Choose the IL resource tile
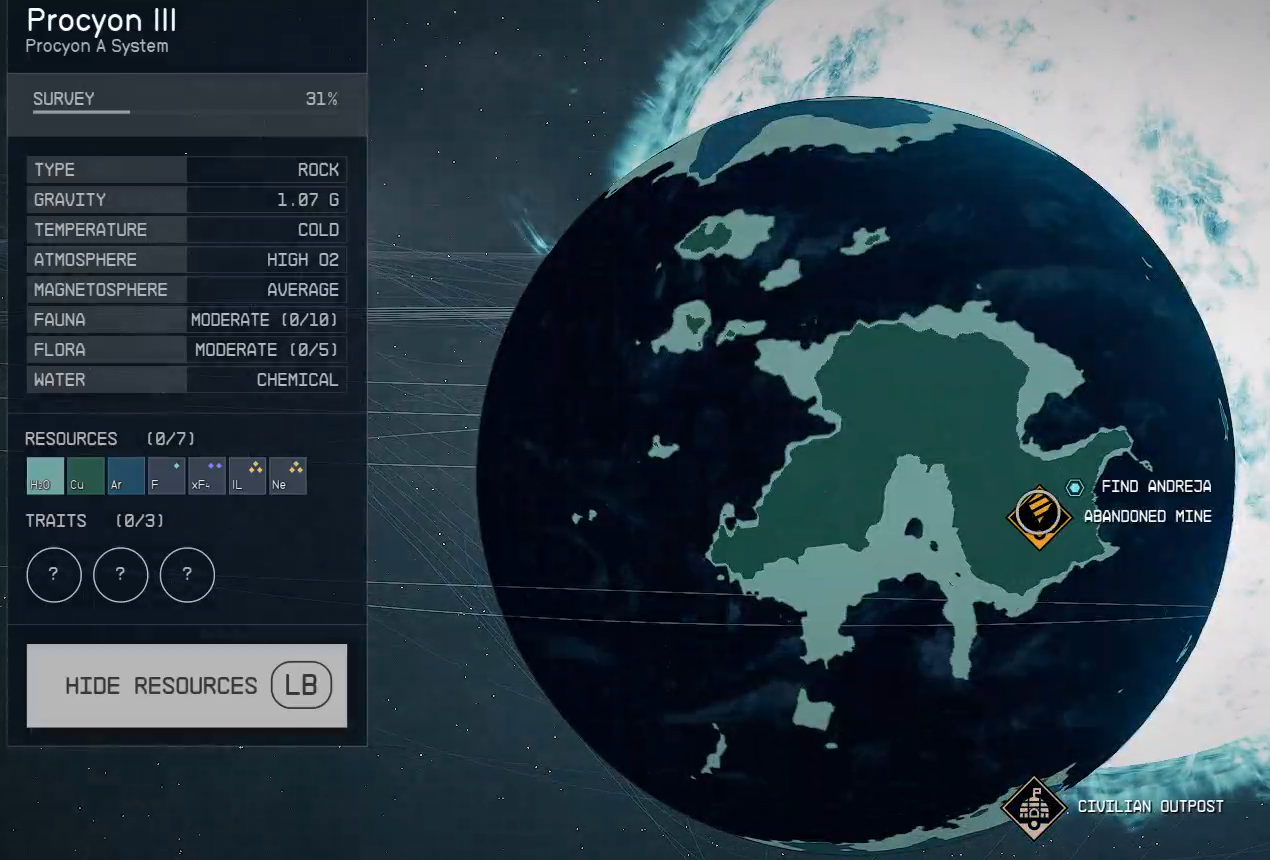Screen dimensions: 1270x860 pos(247,476)
